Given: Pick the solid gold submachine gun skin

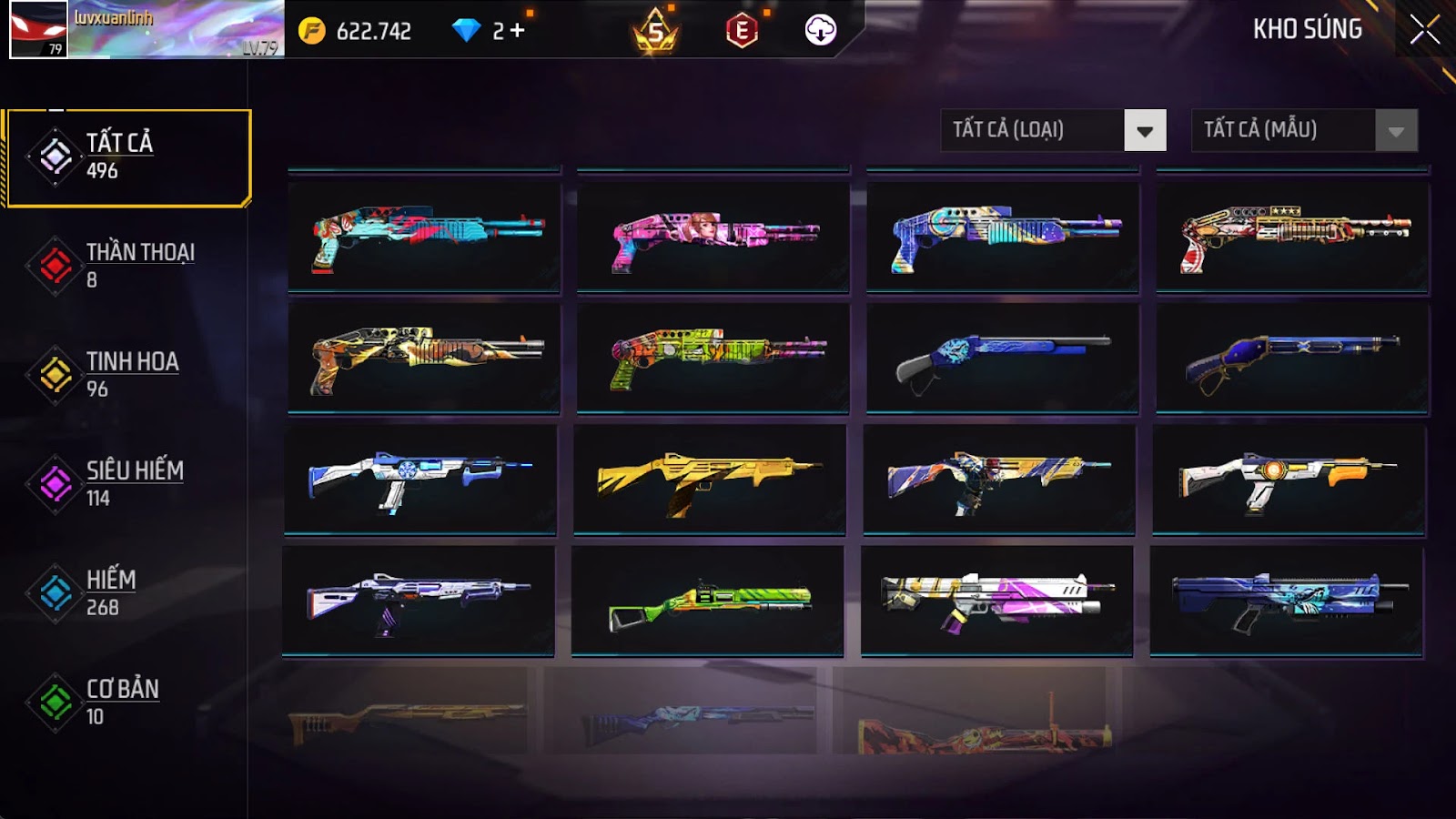Looking at the screenshot, I should pyautogui.click(x=709, y=480).
